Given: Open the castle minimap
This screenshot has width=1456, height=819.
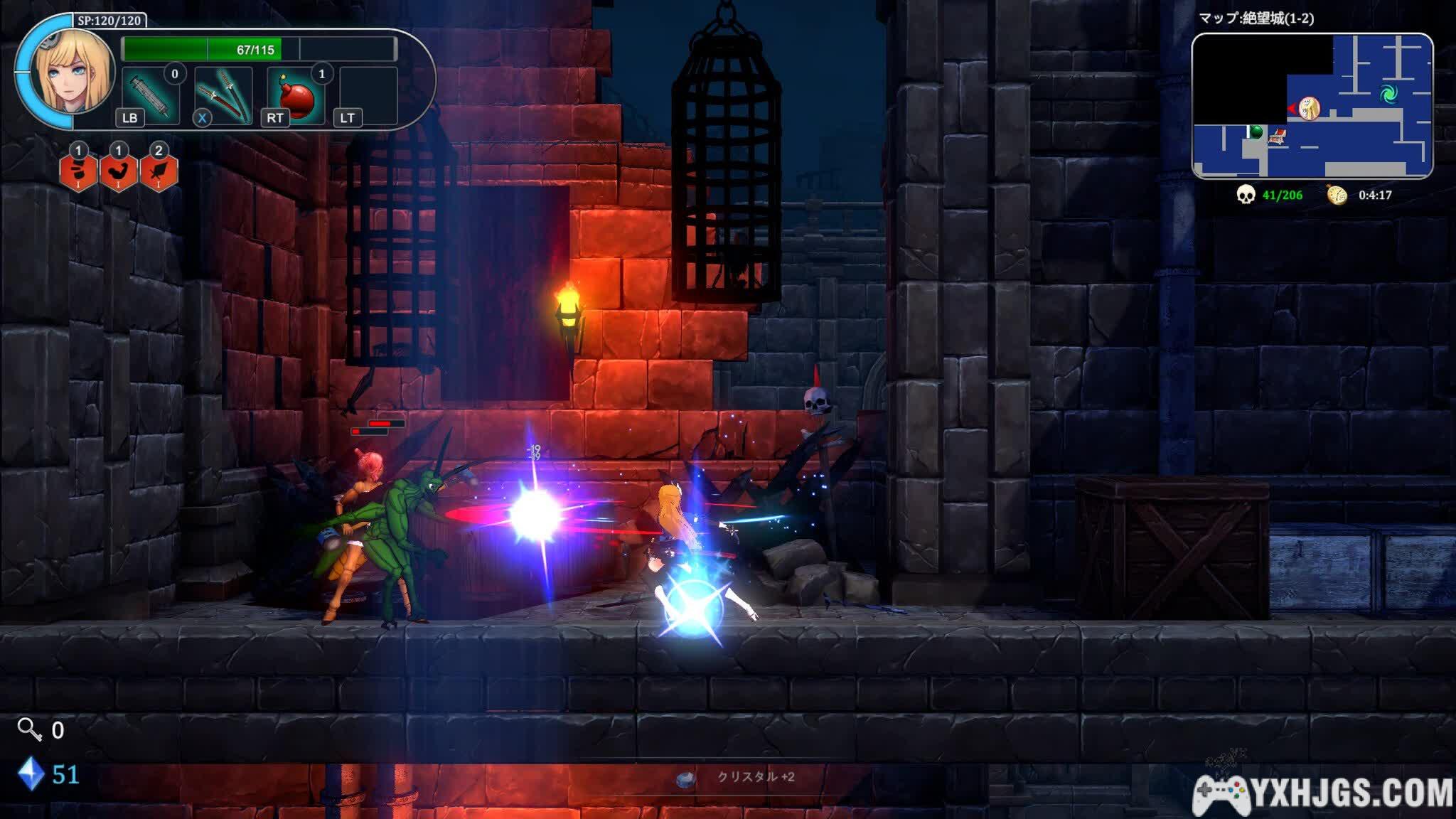Looking at the screenshot, I should pyautogui.click(x=1312, y=105).
